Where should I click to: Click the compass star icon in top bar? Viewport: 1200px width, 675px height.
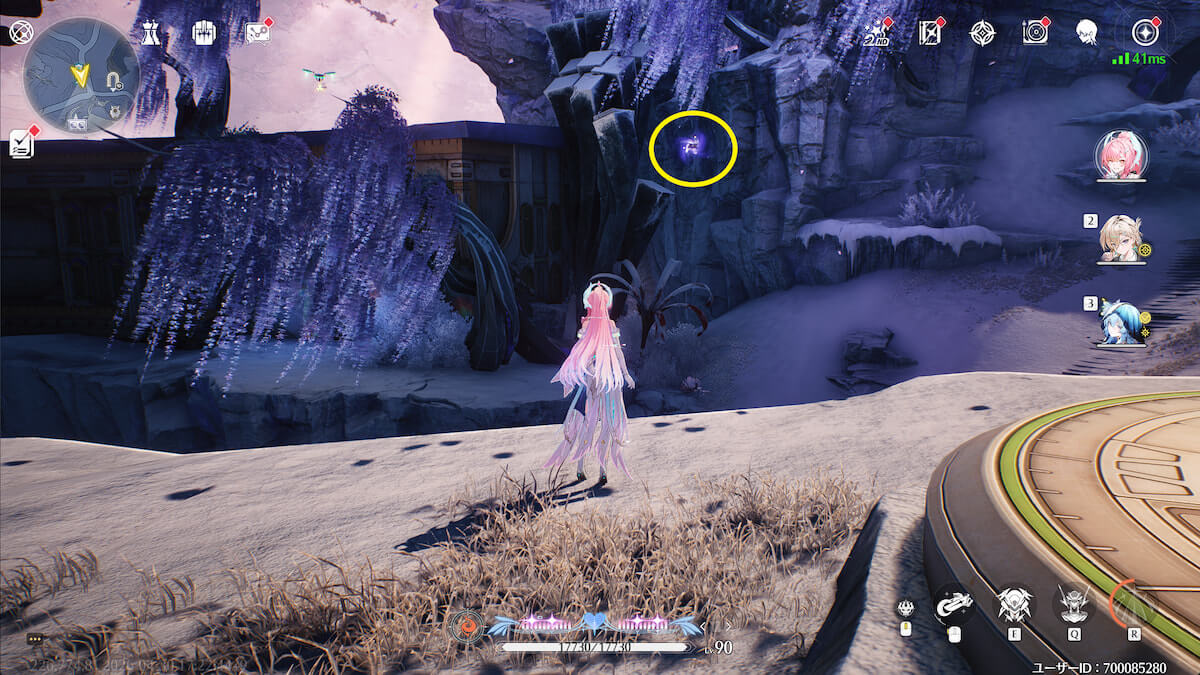982,33
